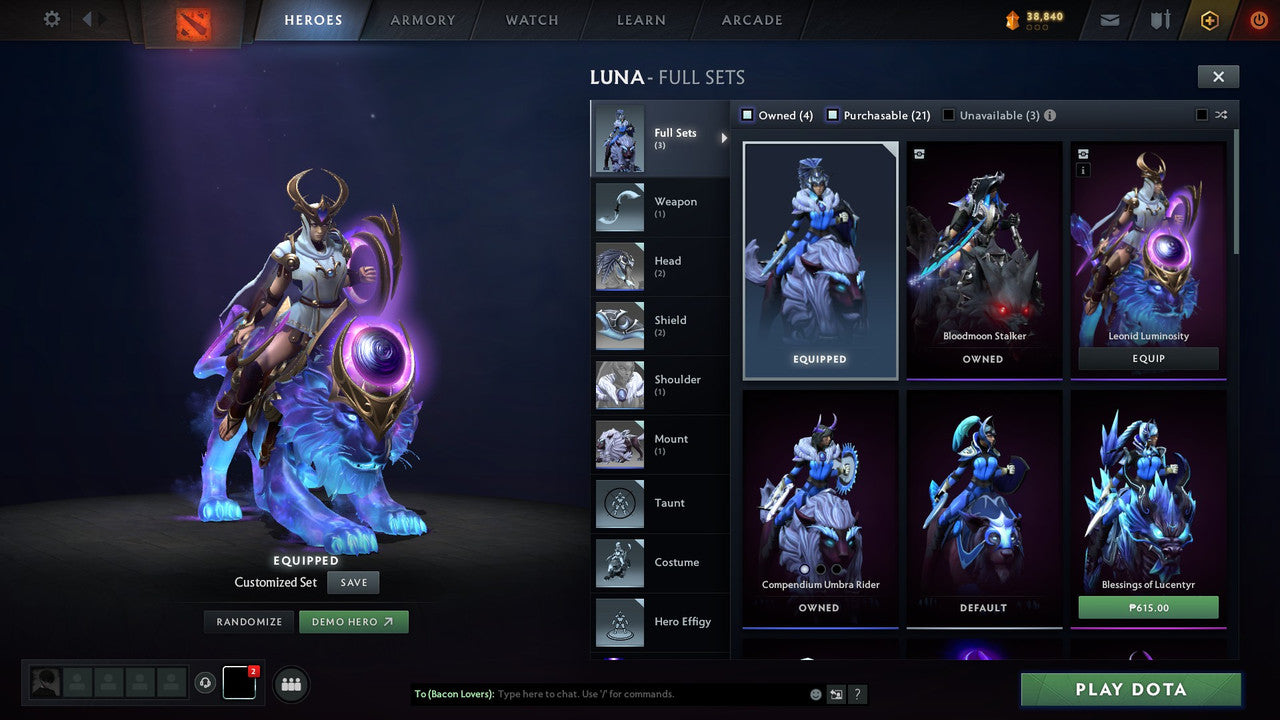Open the friends list icon bottom right

[290, 684]
